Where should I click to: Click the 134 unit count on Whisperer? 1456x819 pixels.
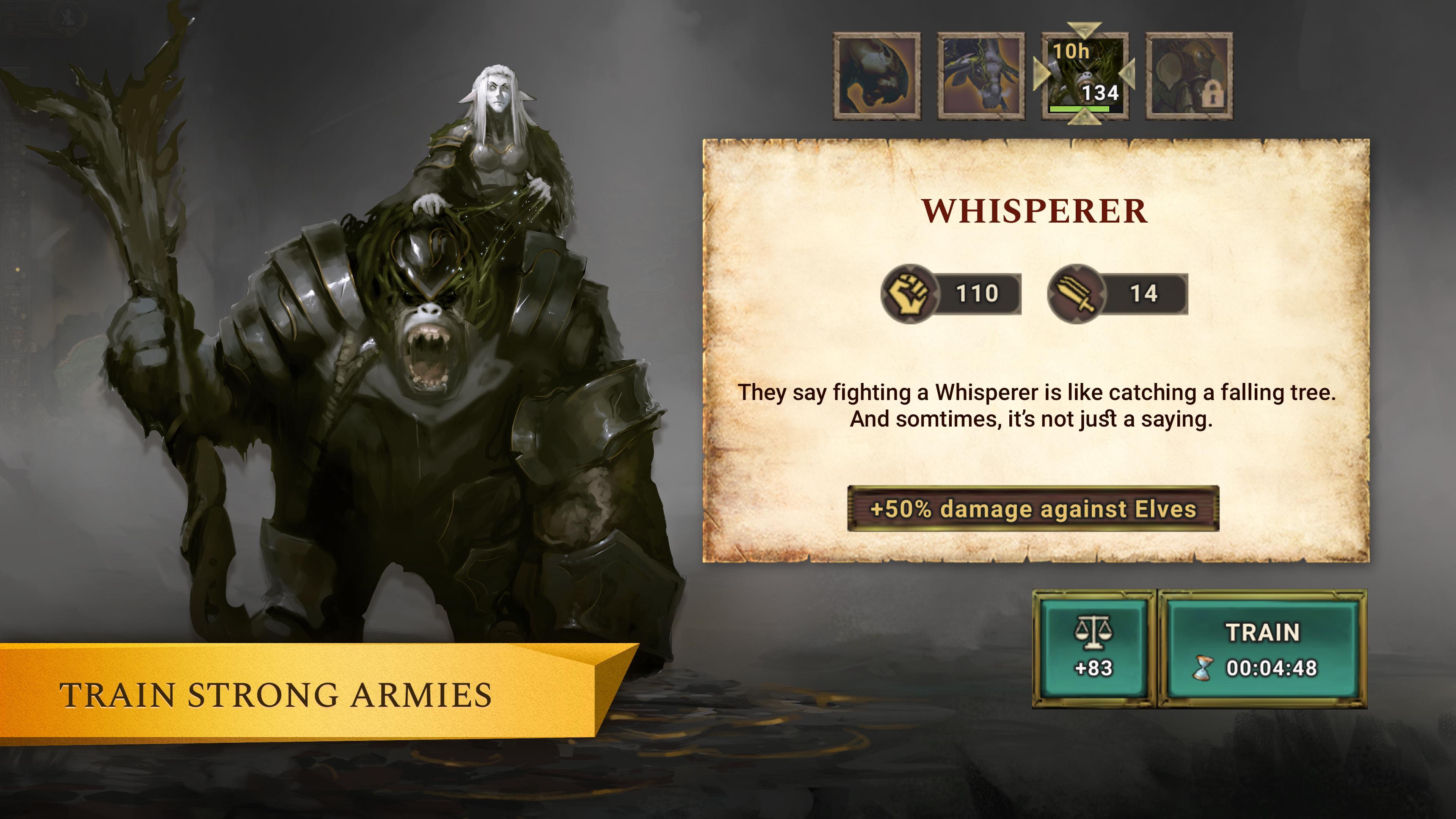point(1100,93)
